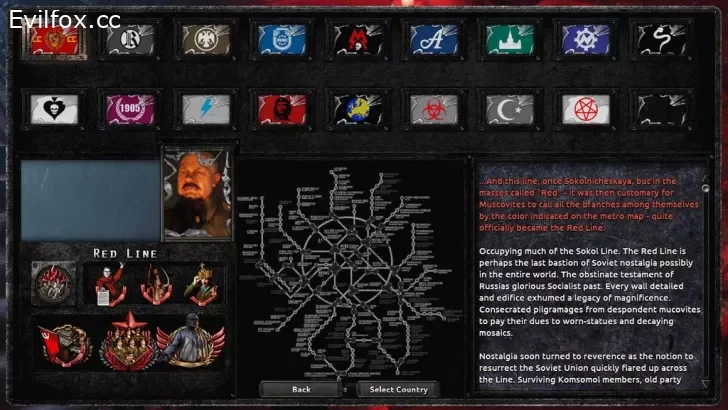Select the black flag with red M
Image resolution: width=728 pixels, height=410 pixels.
(x=359, y=40)
